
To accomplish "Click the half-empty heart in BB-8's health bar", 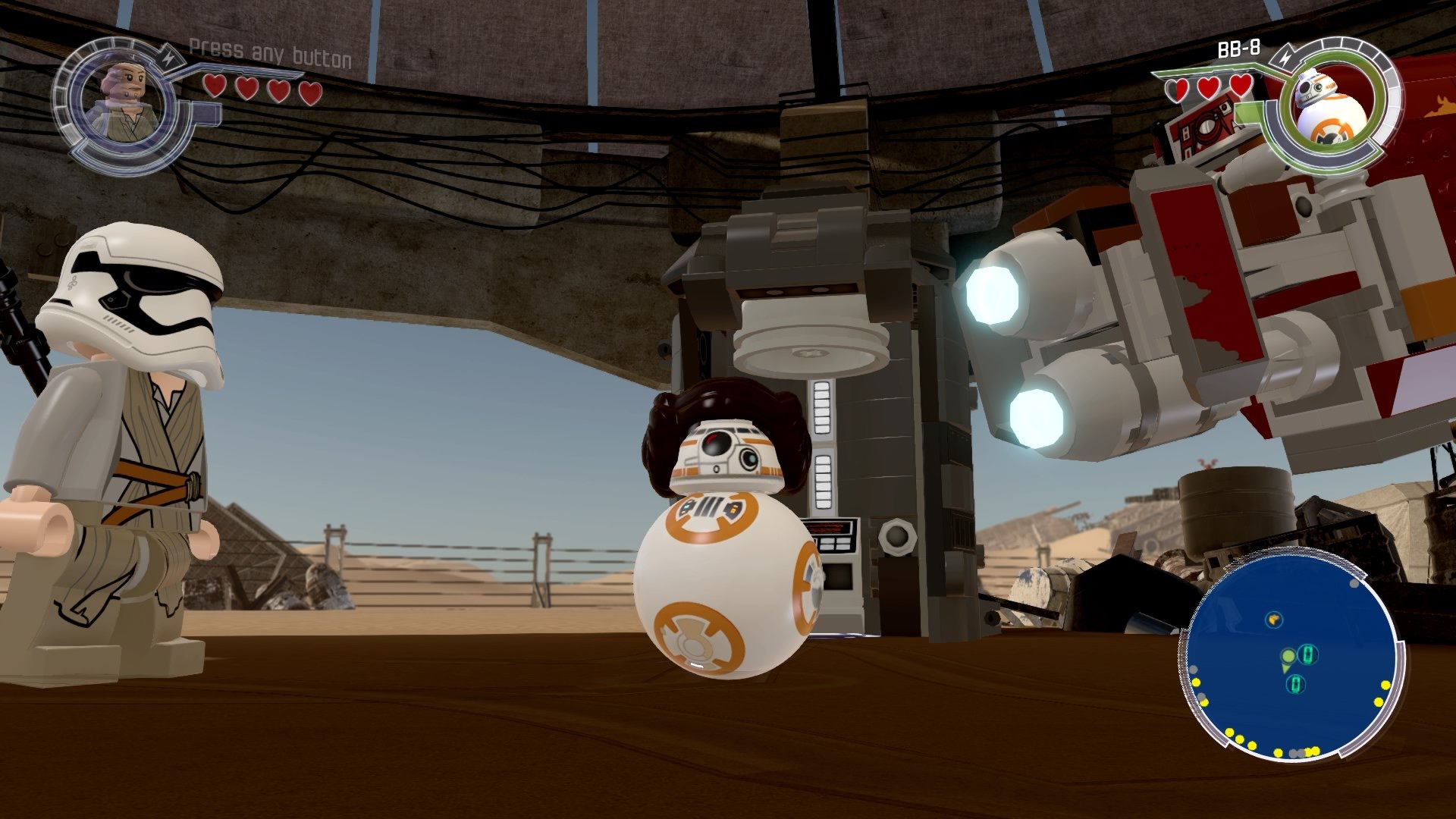I will (1177, 88).
